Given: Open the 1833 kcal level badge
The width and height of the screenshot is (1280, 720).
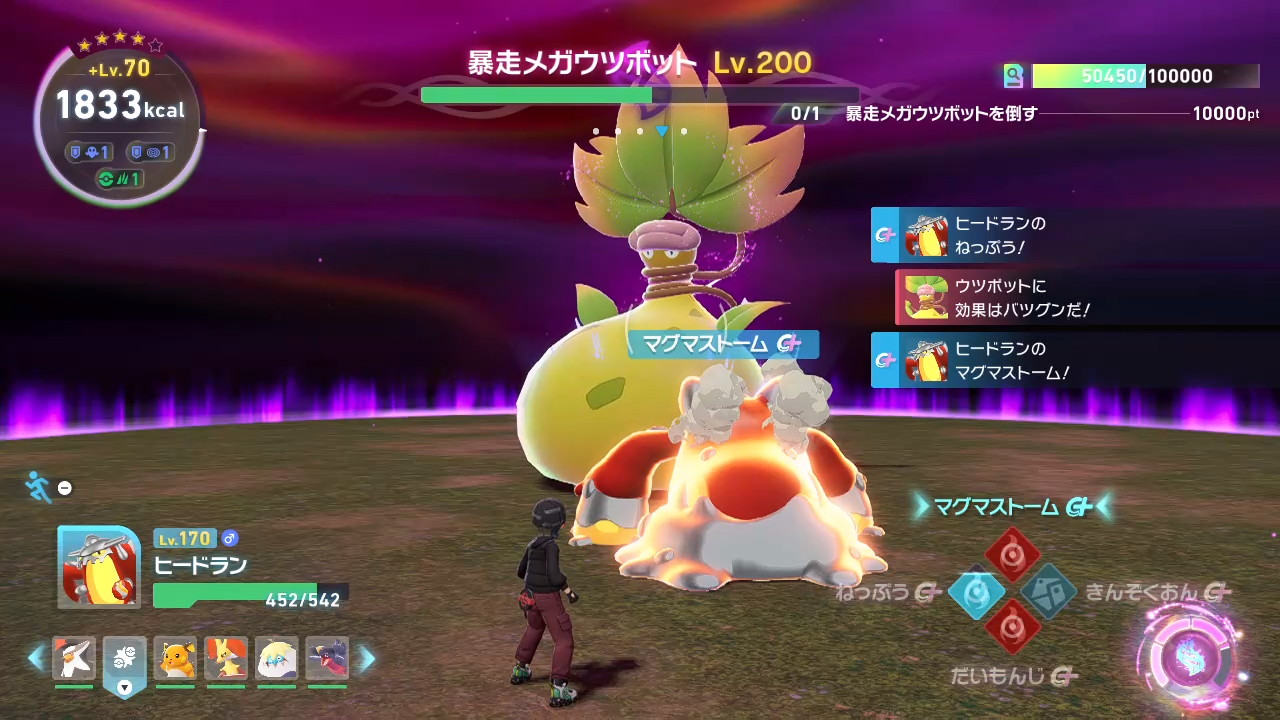Looking at the screenshot, I should coord(119,110).
